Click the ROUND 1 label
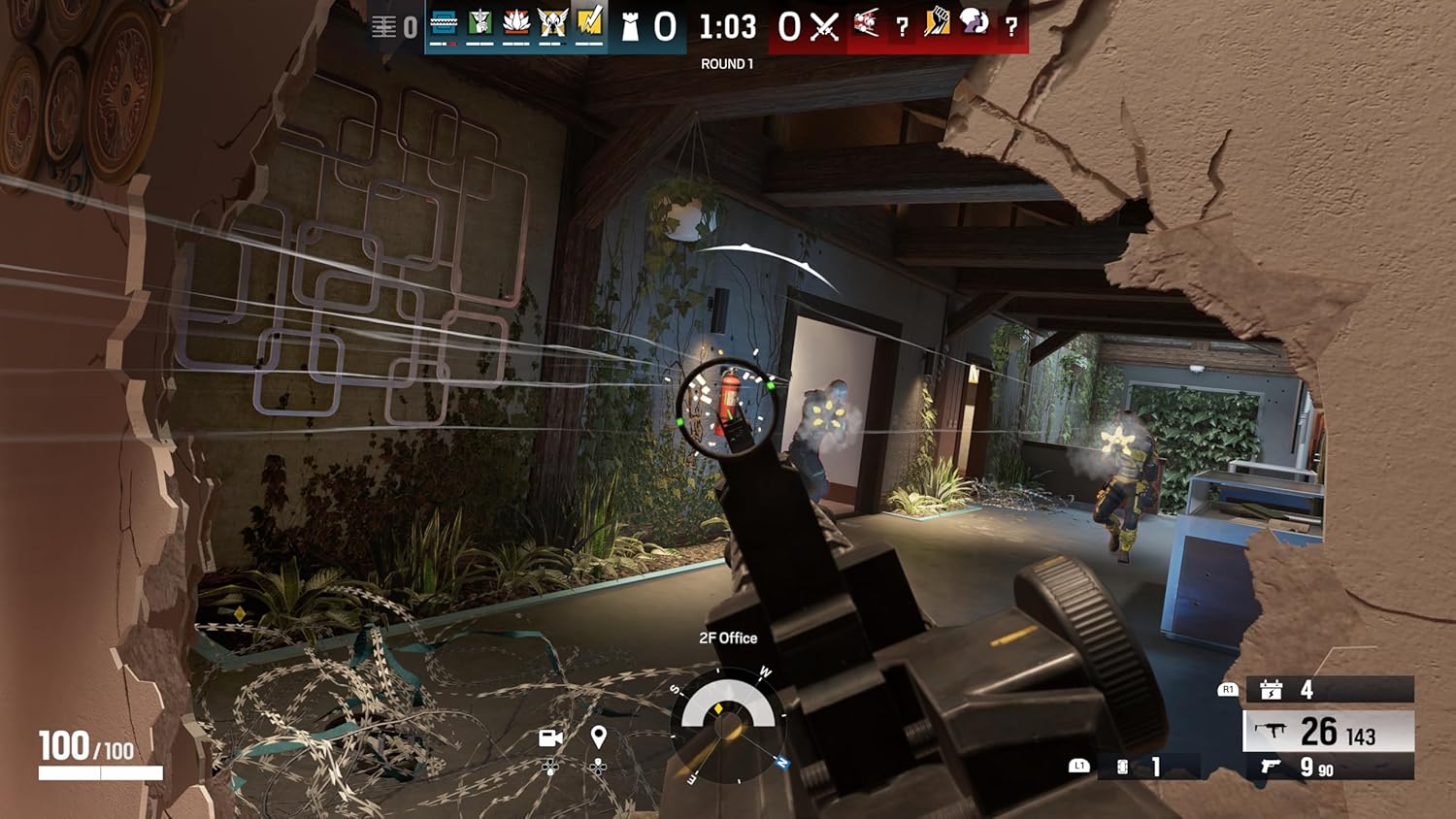 click(x=728, y=62)
